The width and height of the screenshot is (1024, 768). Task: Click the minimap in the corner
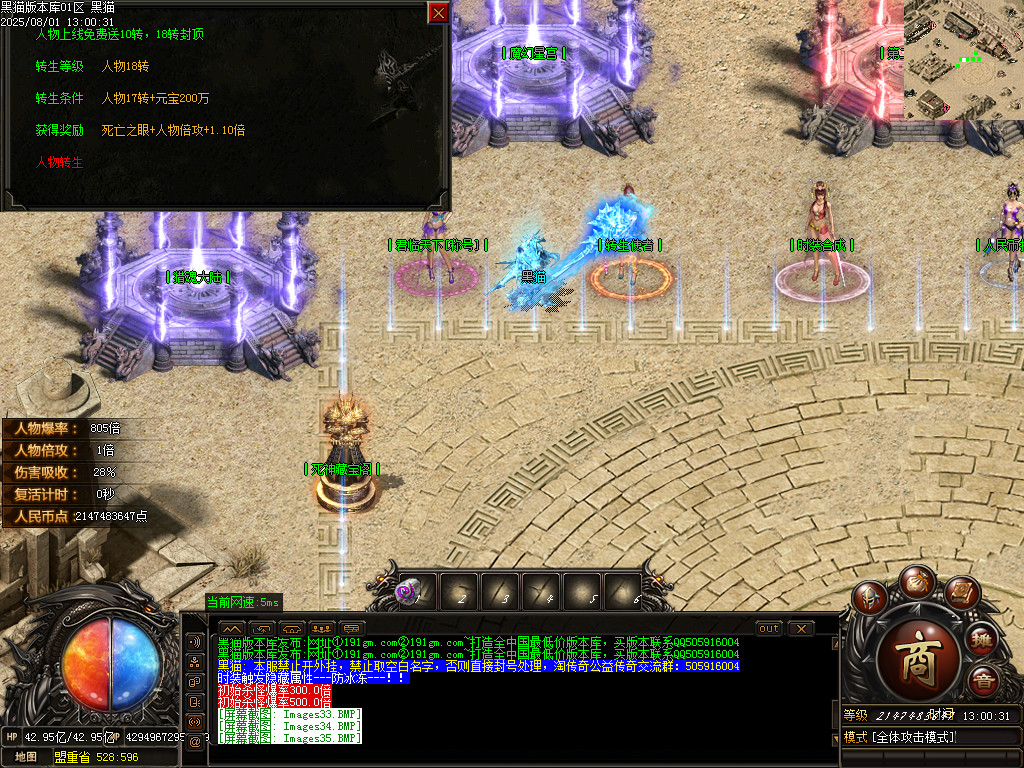[963, 60]
